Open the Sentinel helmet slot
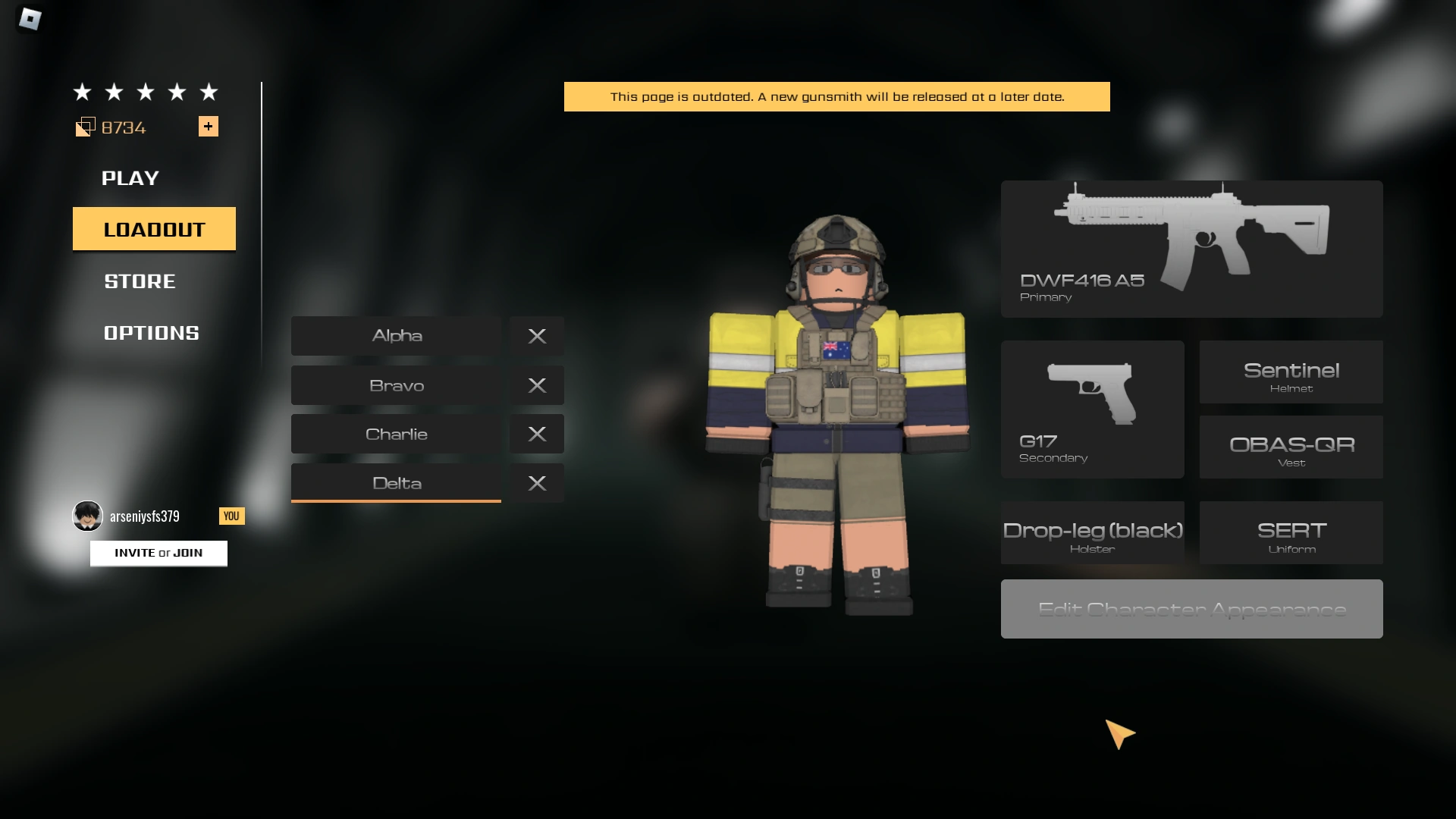Image resolution: width=1456 pixels, height=819 pixels. coord(1291,372)
